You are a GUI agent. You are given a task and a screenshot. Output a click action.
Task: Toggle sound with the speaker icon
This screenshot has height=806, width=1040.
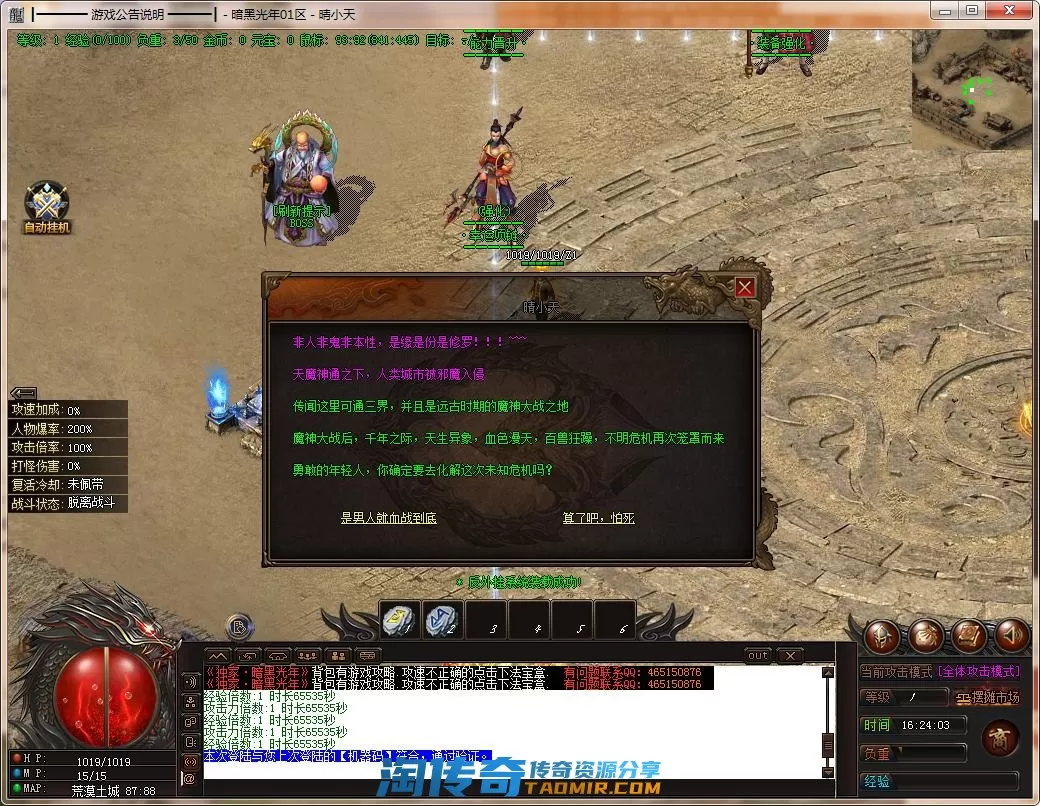[1011, 634]
